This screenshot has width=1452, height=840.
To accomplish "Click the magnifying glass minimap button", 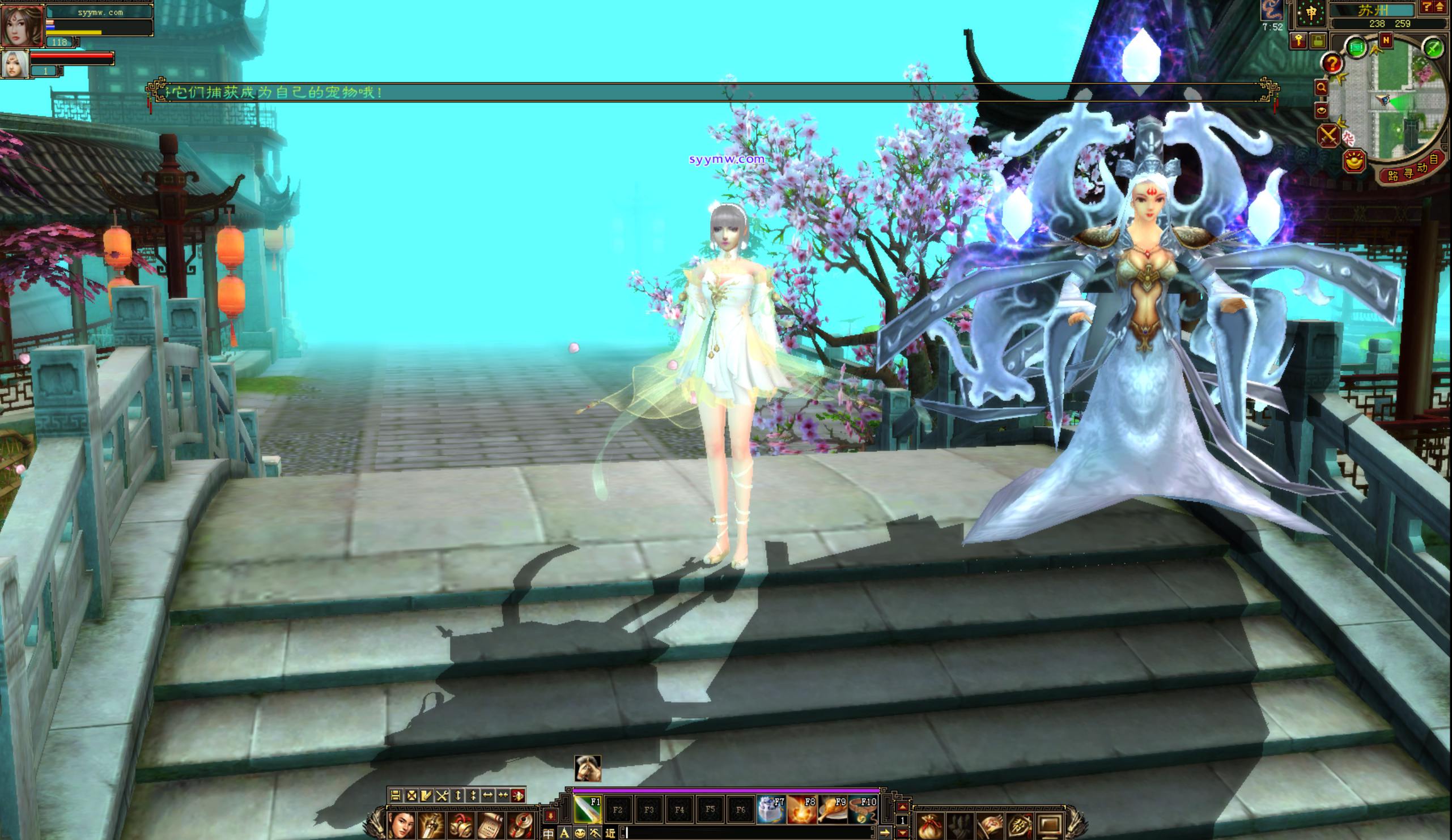I will [1321, 88].
